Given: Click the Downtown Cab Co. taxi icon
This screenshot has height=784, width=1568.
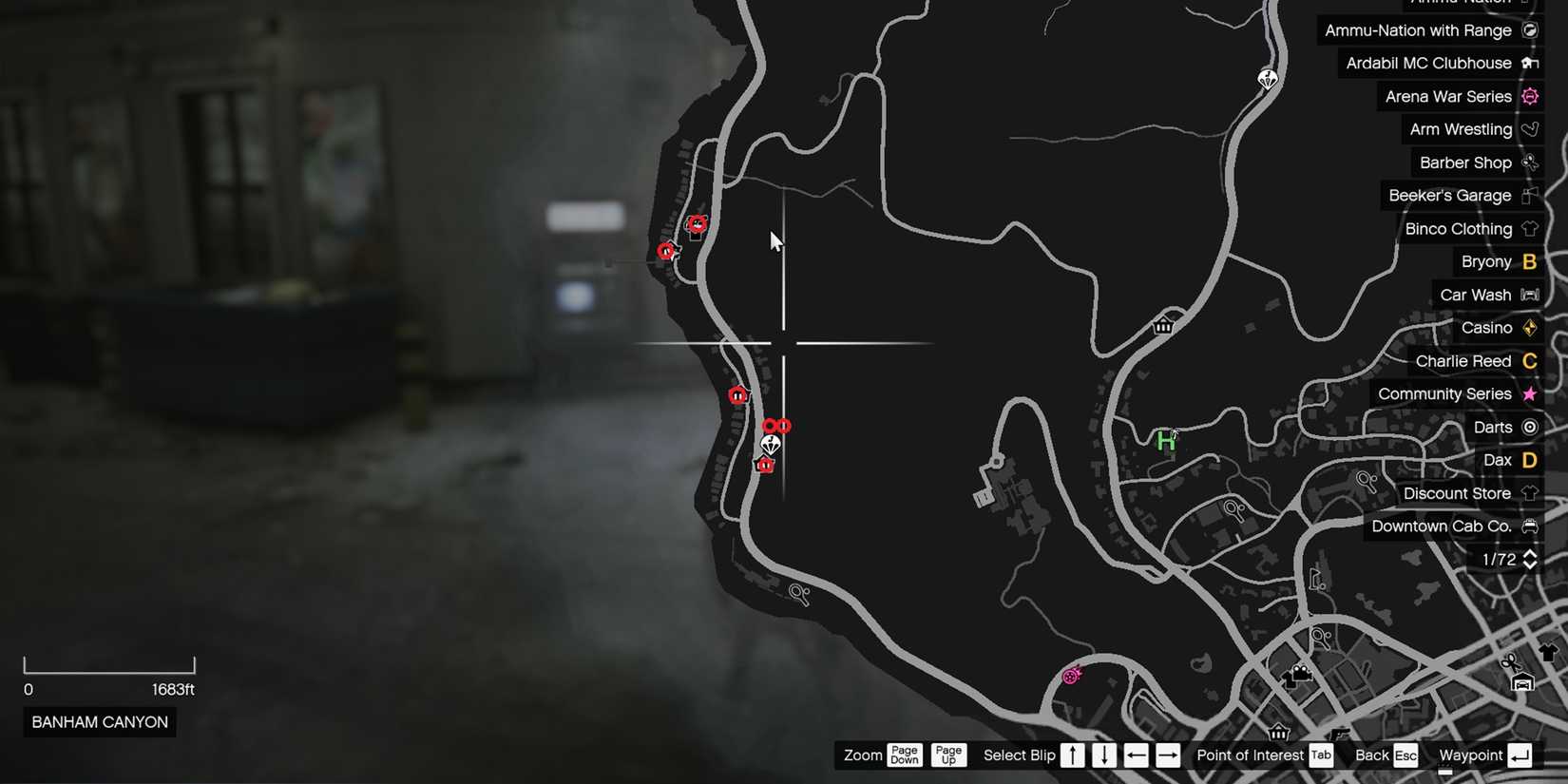Looking at the screenshot, I should 1530,526.
